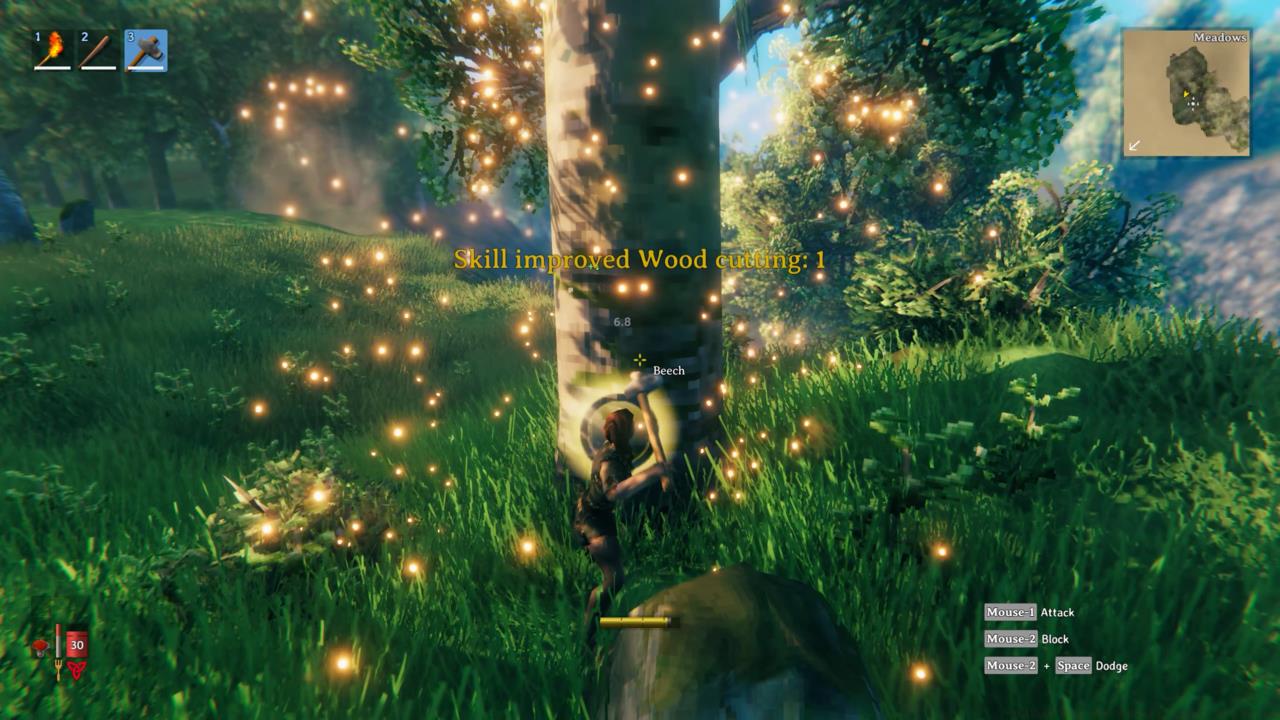Select the Beech tree name label
1280x720 pixels.
(x=668, y=370)
